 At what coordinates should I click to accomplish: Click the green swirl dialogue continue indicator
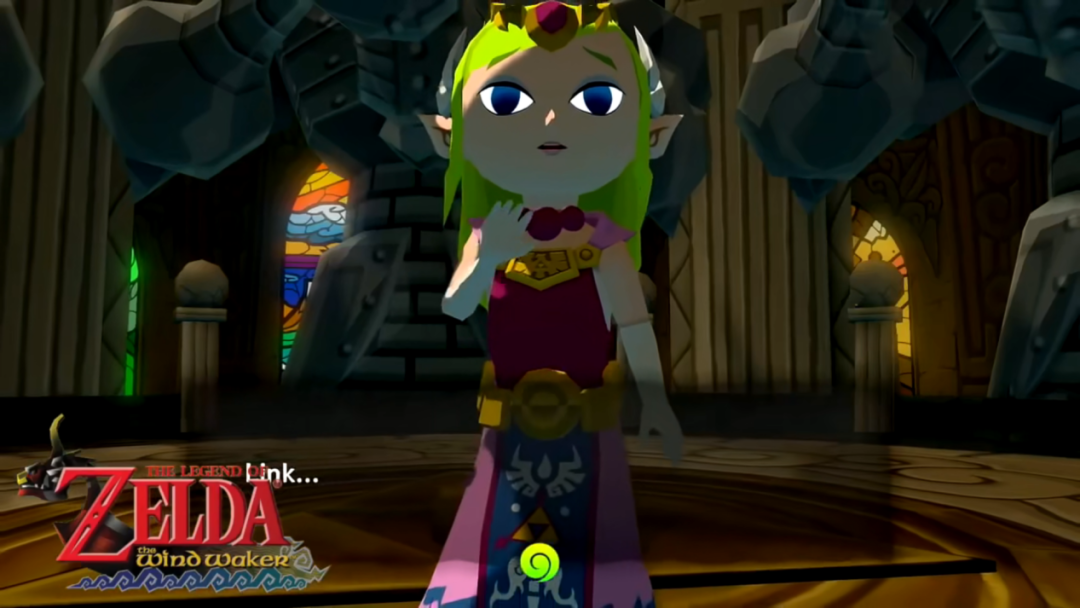pyautogui.click(x=540, y=563)
